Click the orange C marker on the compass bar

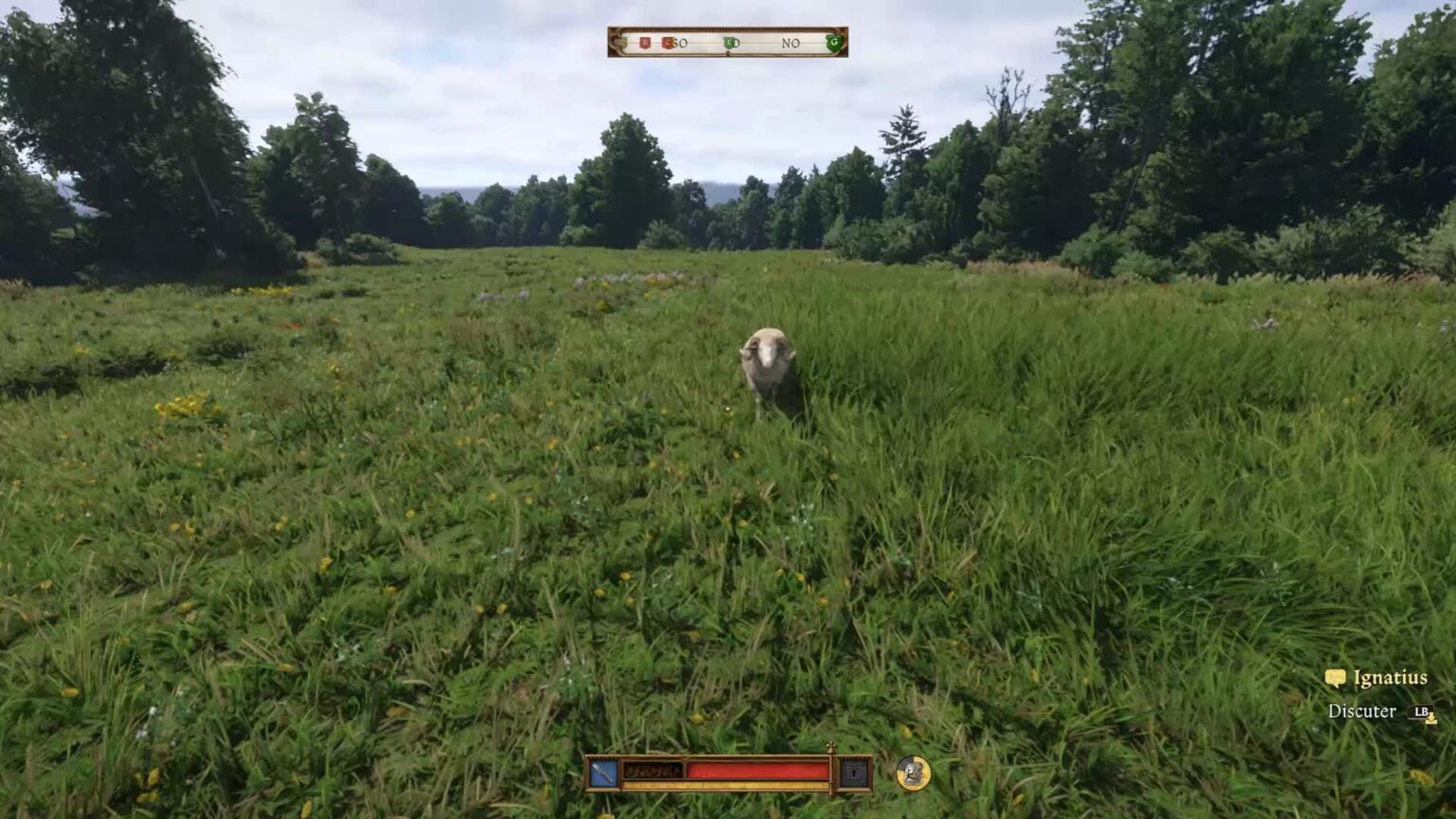(x=668, y=42)
